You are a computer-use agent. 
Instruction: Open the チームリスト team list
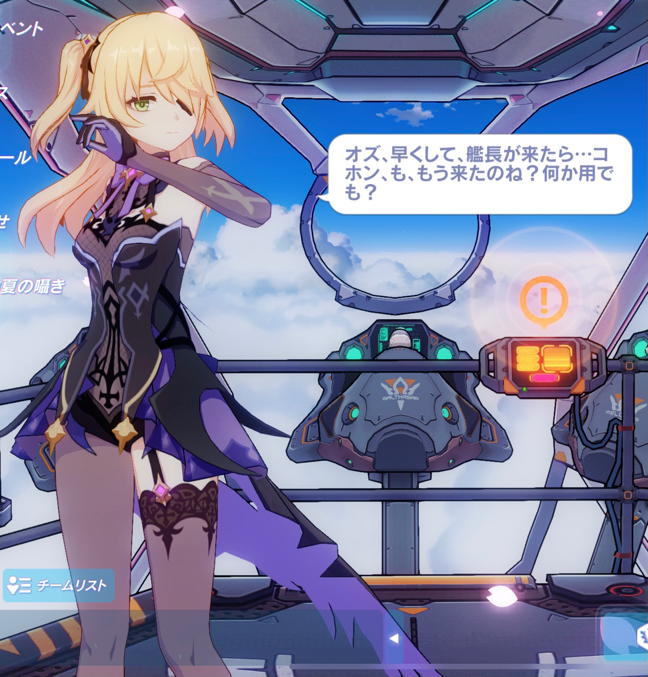(x=58, y=585)
